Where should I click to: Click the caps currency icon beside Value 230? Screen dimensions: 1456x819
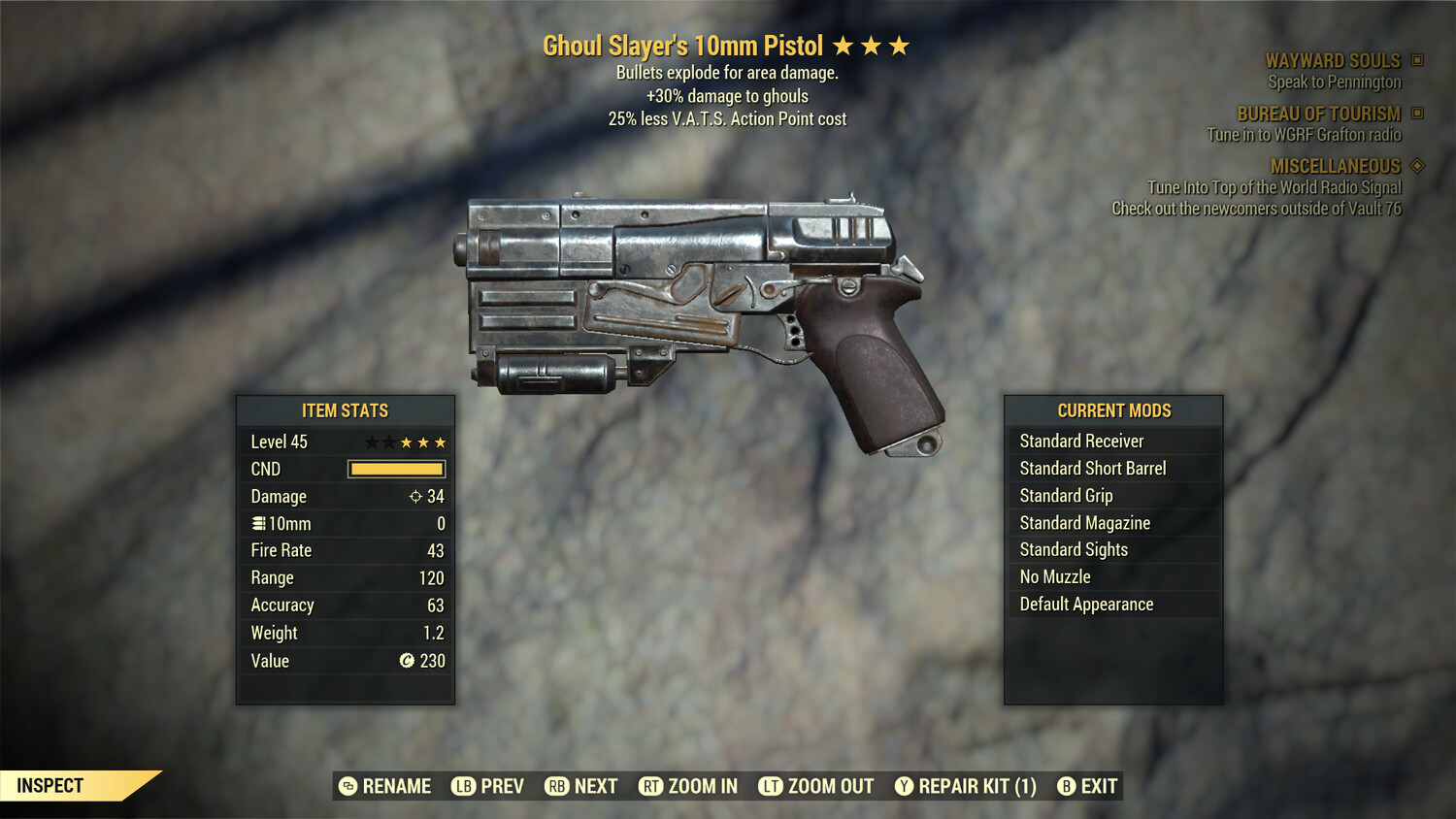click(406, 661)
